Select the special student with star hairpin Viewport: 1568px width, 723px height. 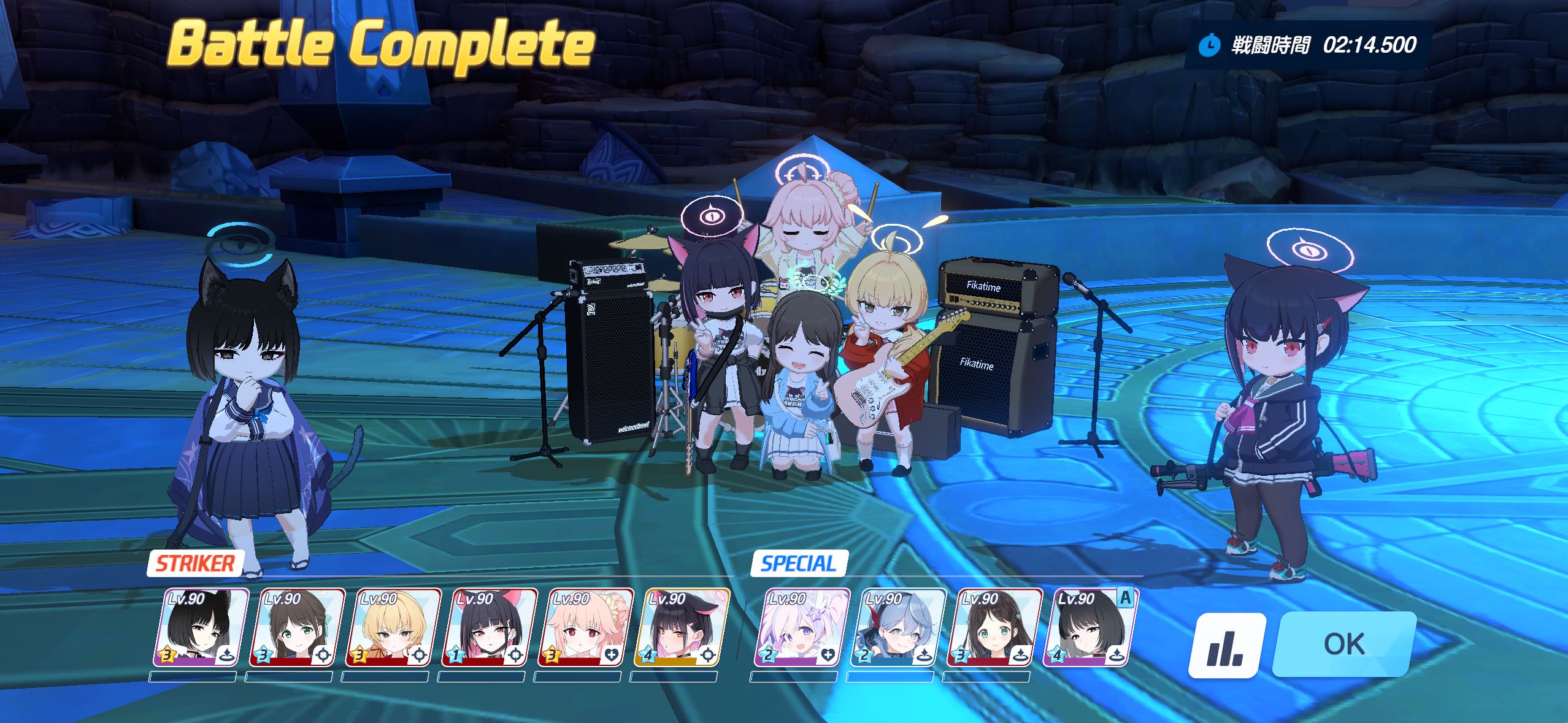[x=802, y=627]
